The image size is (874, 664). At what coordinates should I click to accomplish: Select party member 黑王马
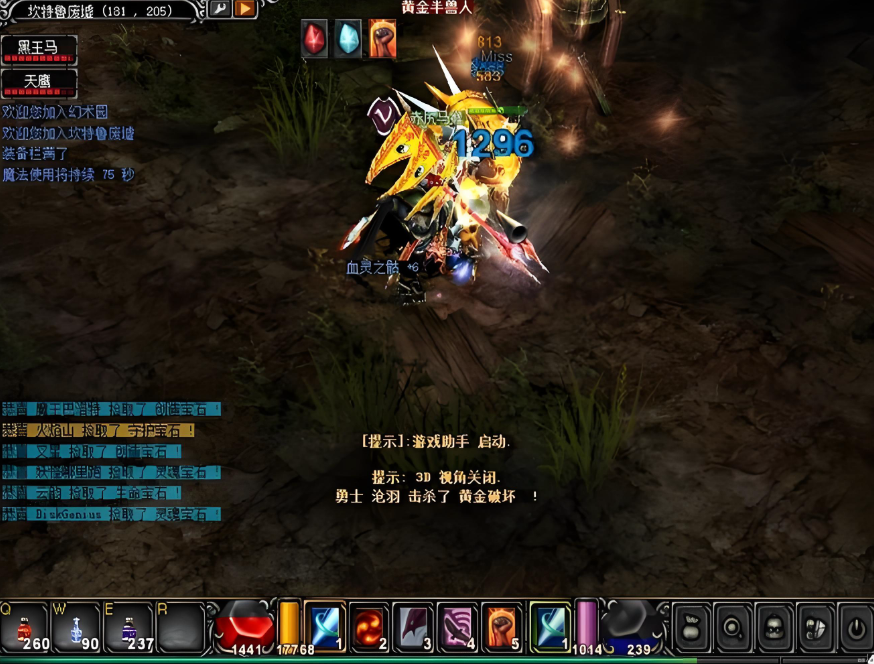pyautogui.click(x=39, y=49)
